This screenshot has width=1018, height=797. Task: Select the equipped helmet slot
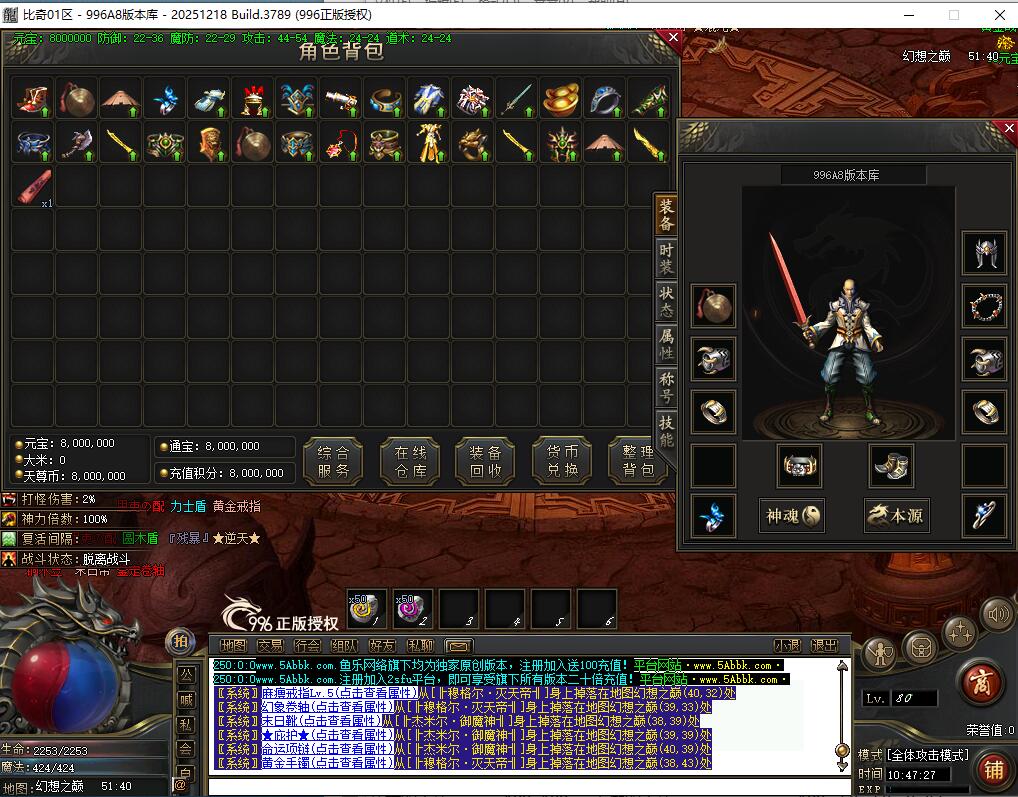point(984,253)
